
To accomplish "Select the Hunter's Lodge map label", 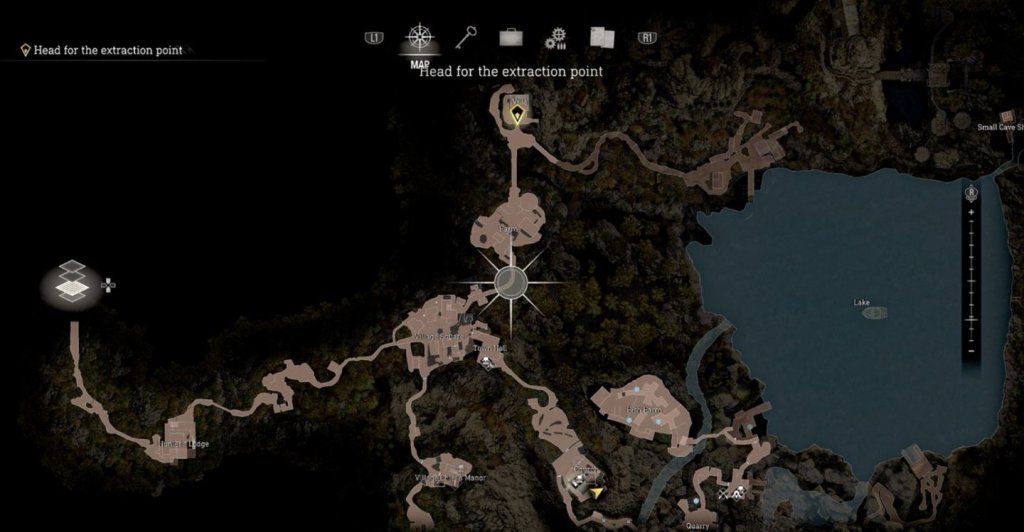I will tap(184, 443).
